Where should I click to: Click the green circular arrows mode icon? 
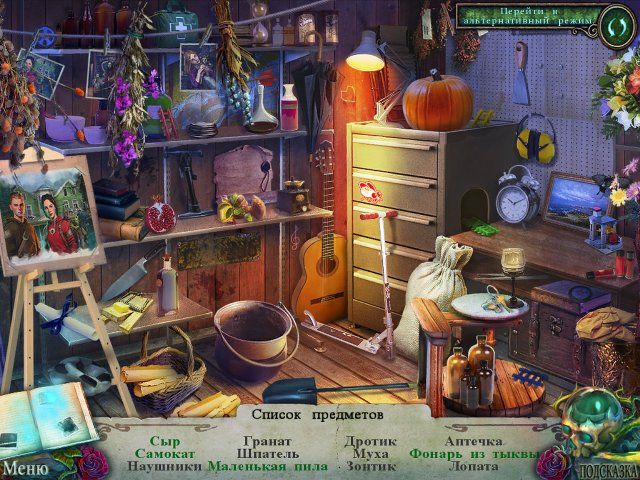tap(614, 18)
